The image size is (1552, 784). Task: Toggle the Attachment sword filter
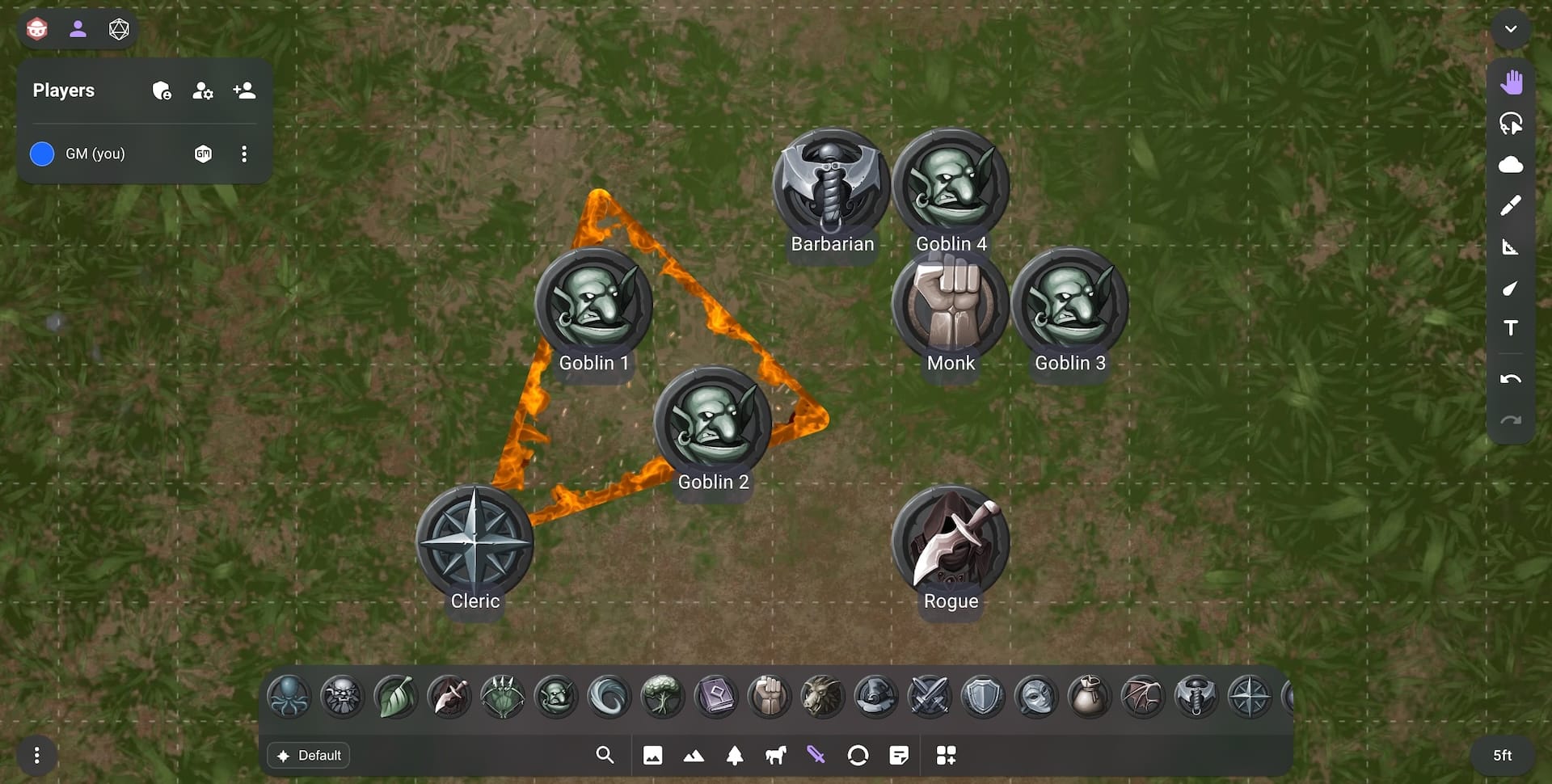(x=817, y=755)
